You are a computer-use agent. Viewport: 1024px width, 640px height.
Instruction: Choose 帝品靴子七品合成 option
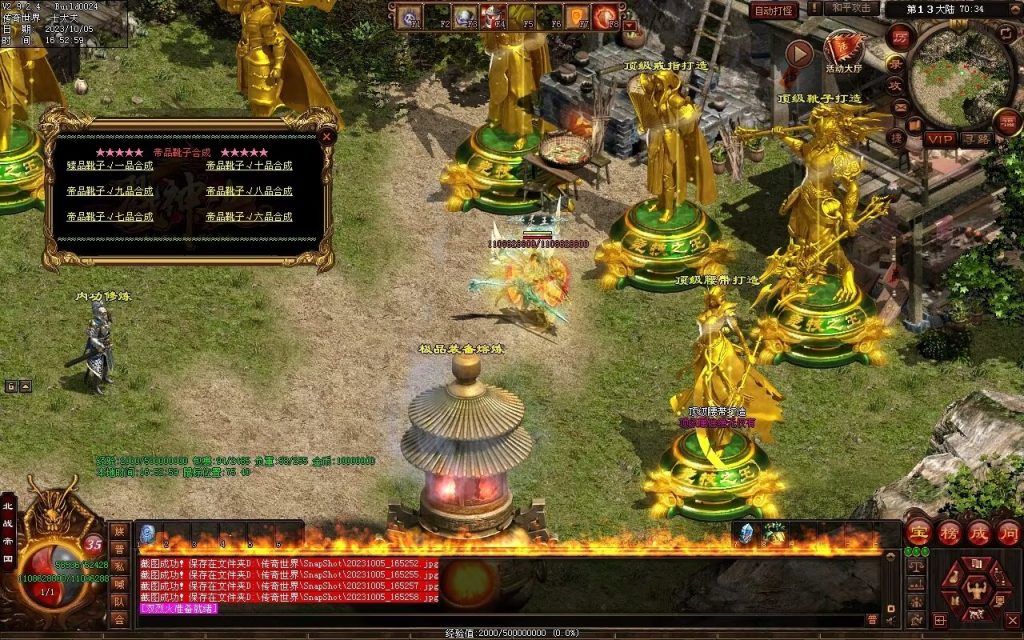110,217
